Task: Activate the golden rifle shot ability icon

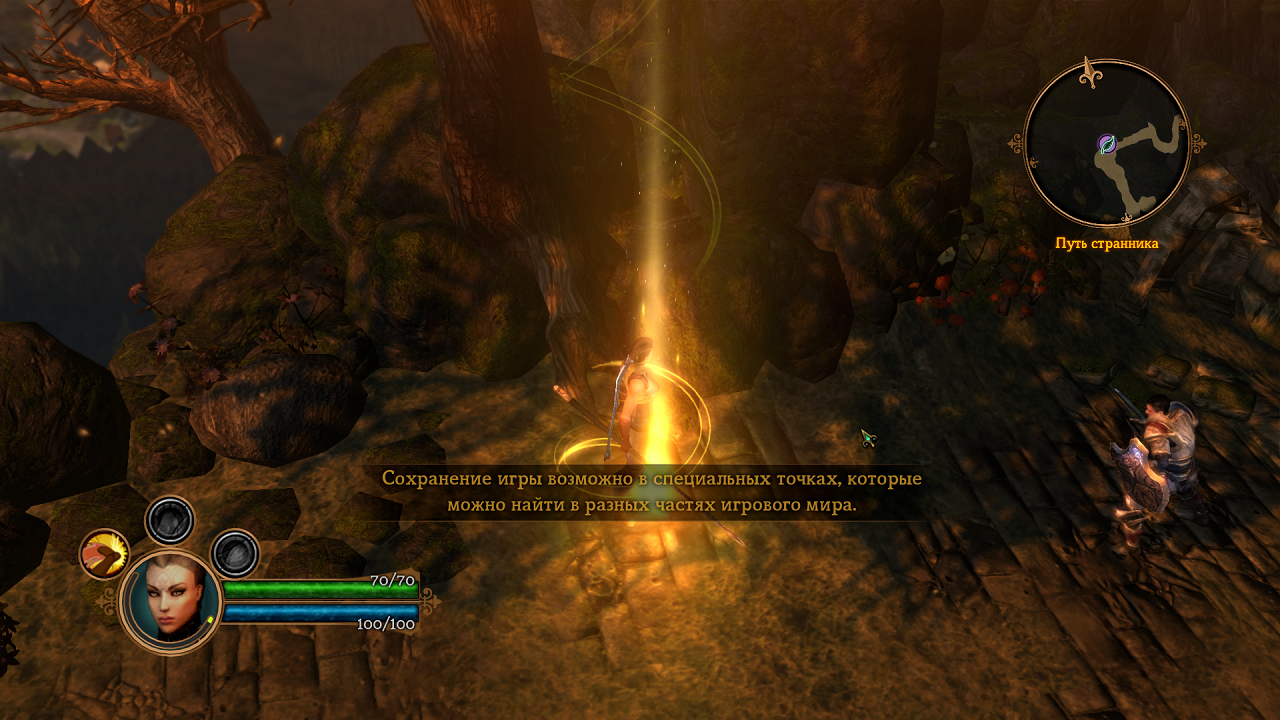Action: pyautogui.click(x=104, y=553)
